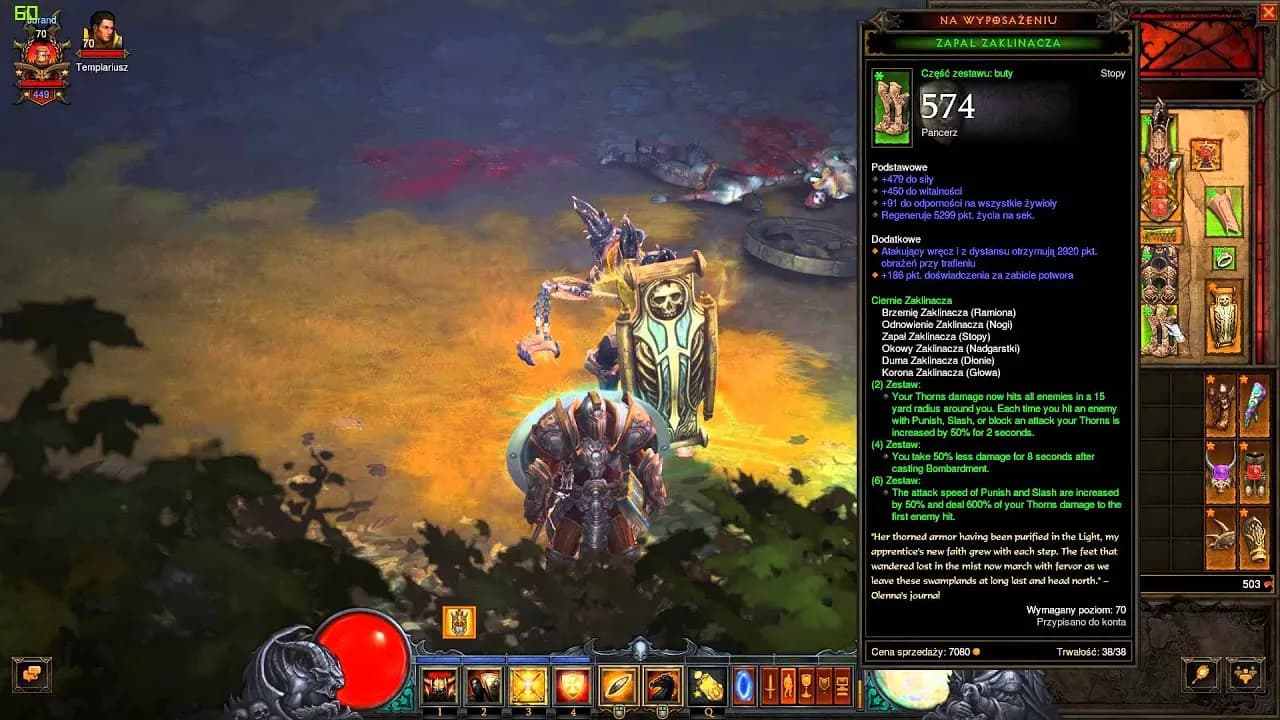Open the blue town portal
This screenshot has height=720, width=1280.
745,686
